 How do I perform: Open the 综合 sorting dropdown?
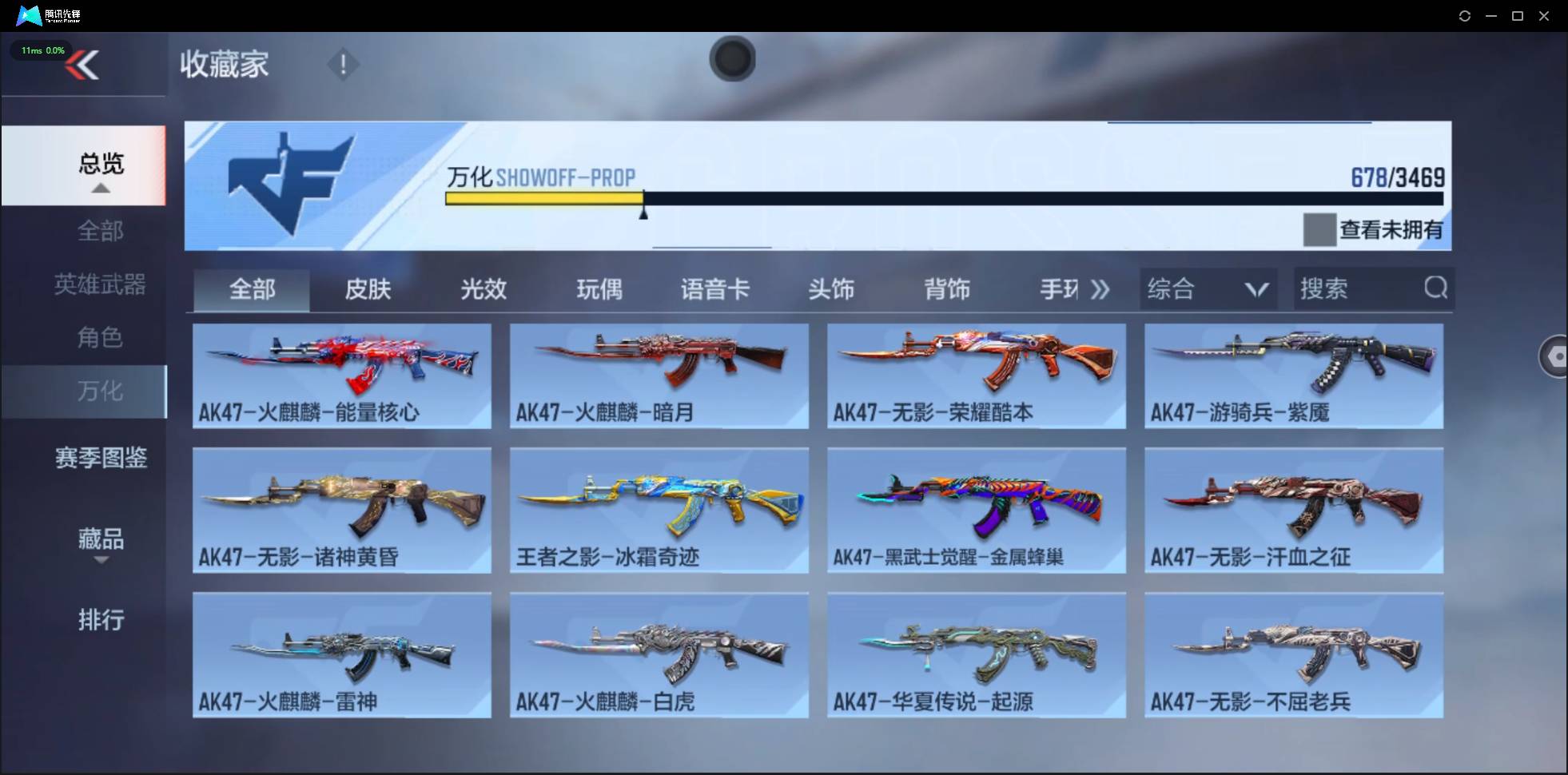[x=1207, y=288]
